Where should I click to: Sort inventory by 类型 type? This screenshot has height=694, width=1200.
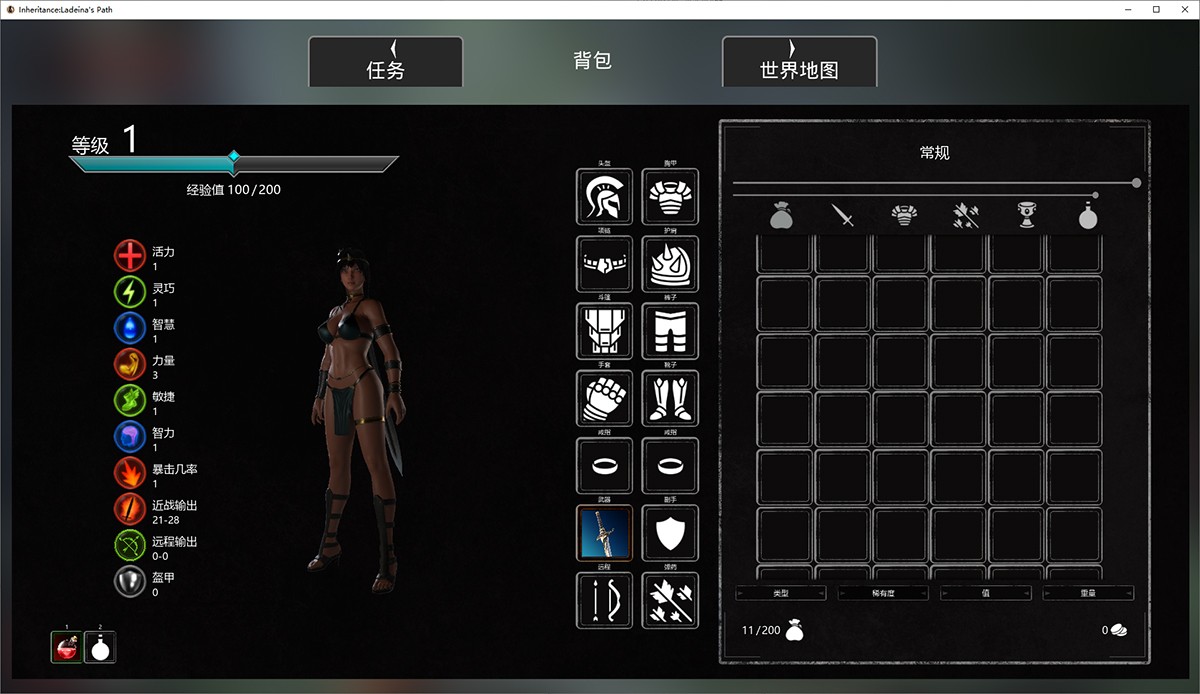pyautogui.click(x=780, y=593)
